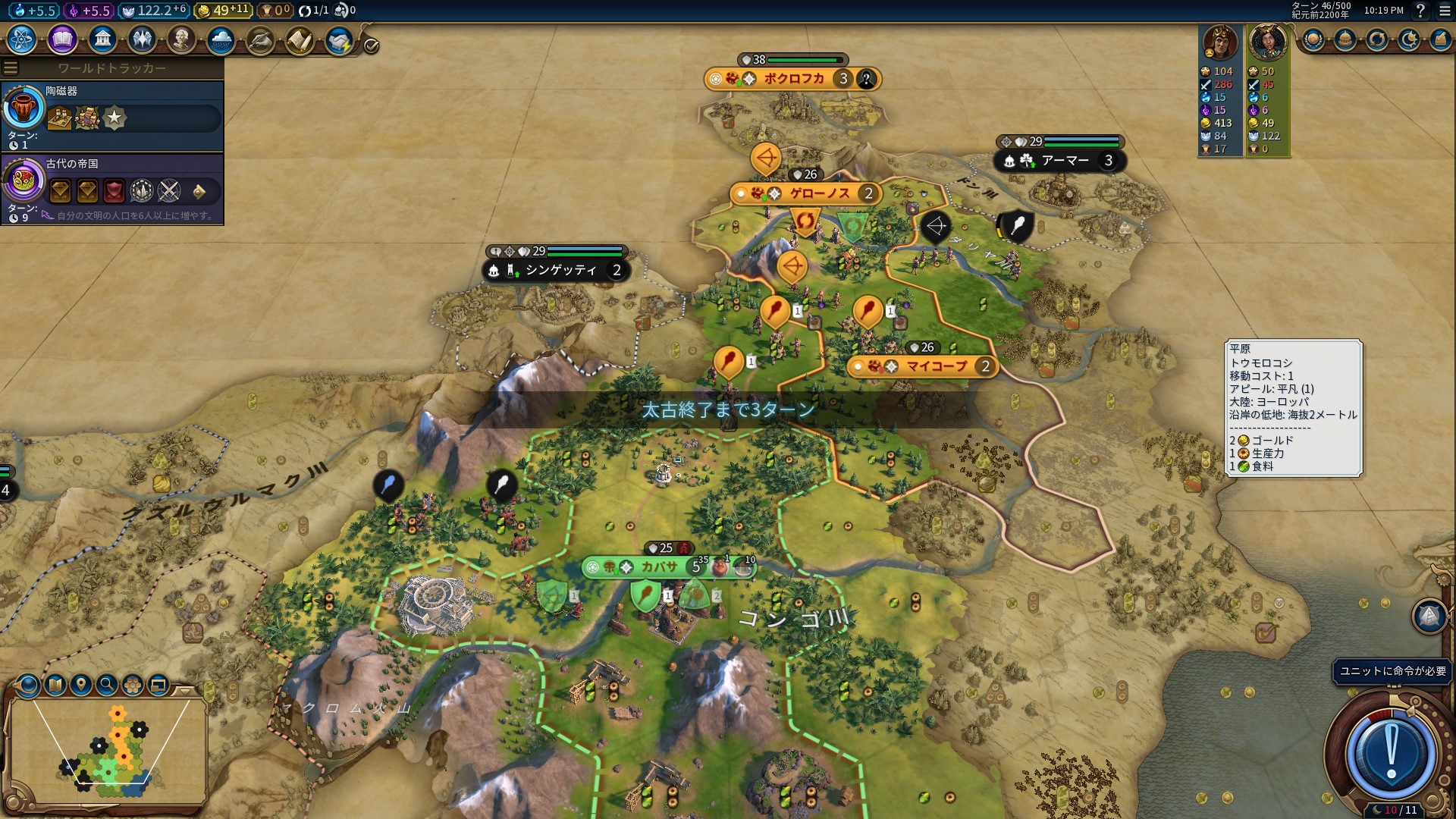Toggle the ワールドトラッカー list menu
Viewport: 1456px width, 819px height.
coord(11,68)
